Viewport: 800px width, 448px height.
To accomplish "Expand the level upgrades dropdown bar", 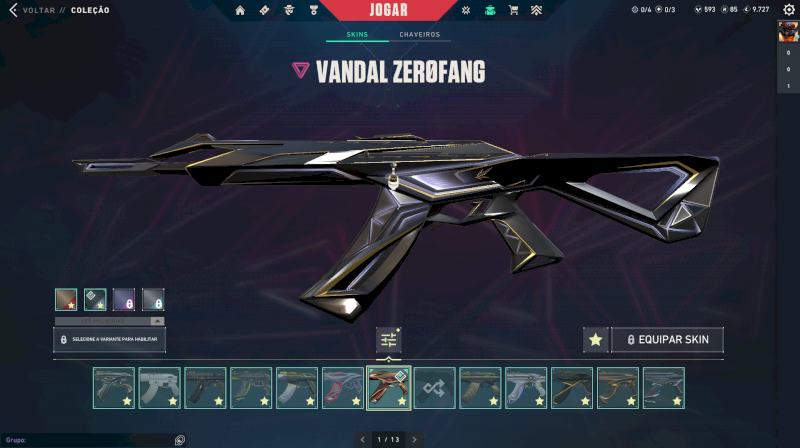I will pos(110,321).
